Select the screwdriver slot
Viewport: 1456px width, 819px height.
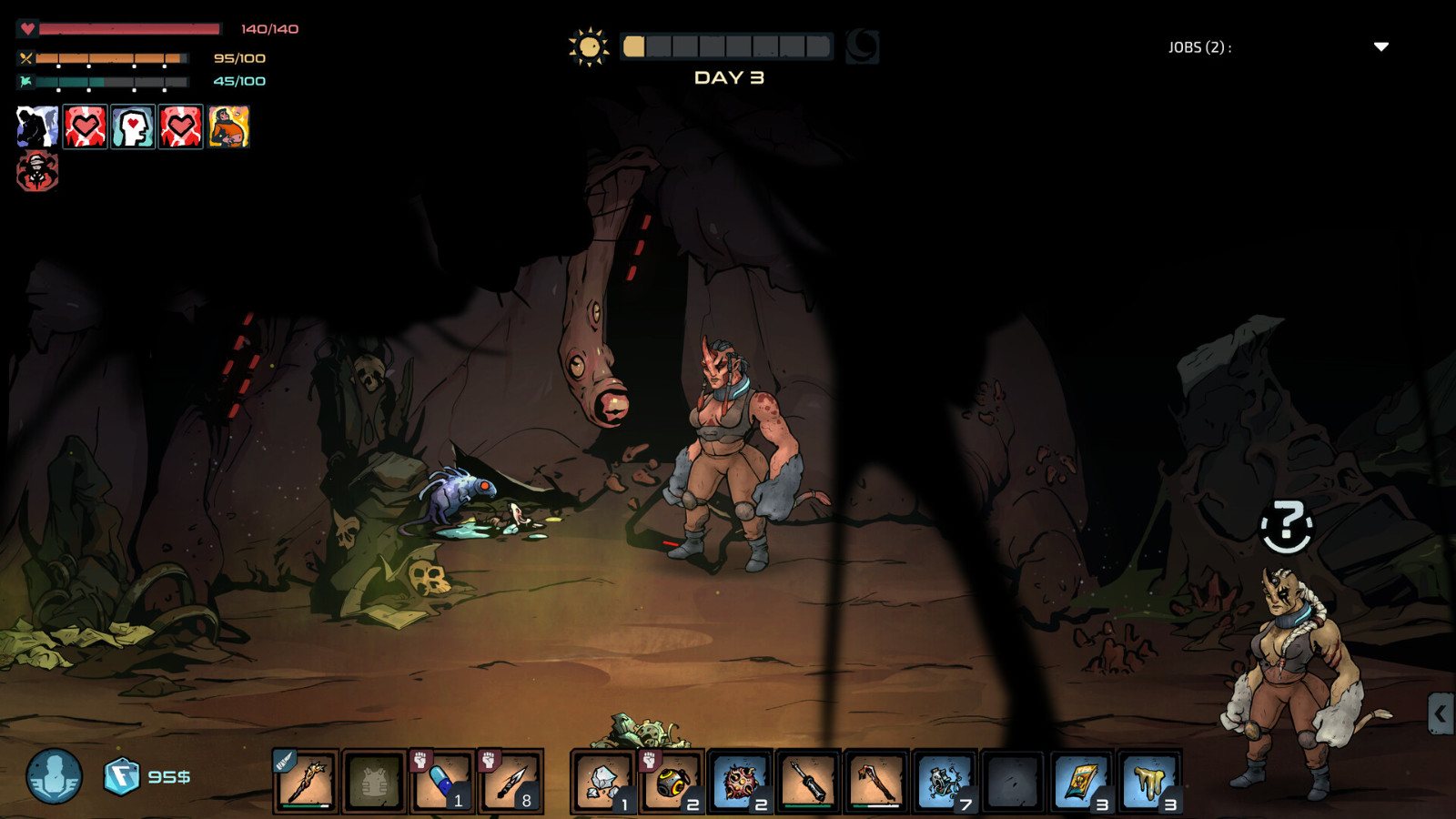coord(808,781)
